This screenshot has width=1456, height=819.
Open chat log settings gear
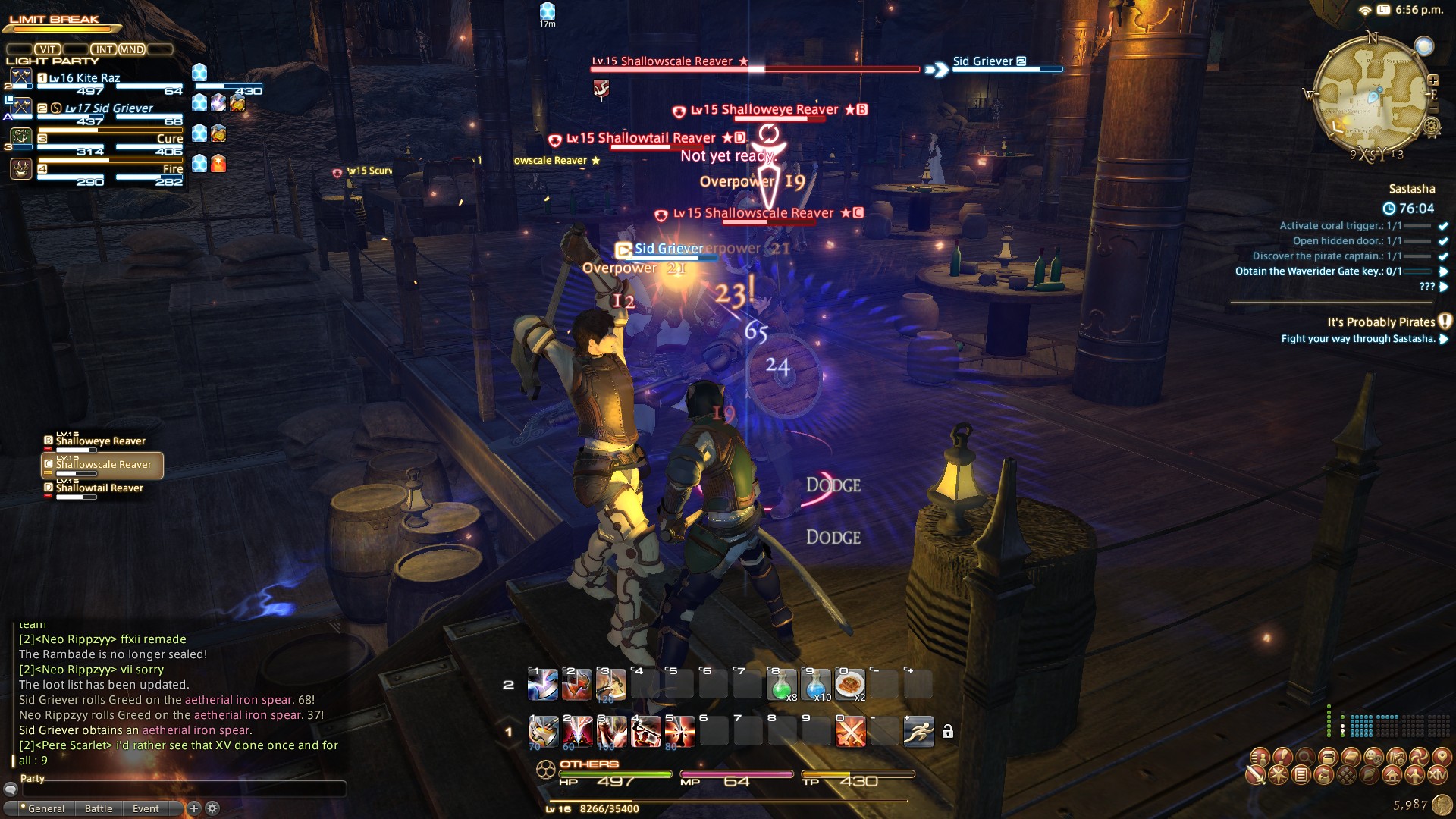213,808
